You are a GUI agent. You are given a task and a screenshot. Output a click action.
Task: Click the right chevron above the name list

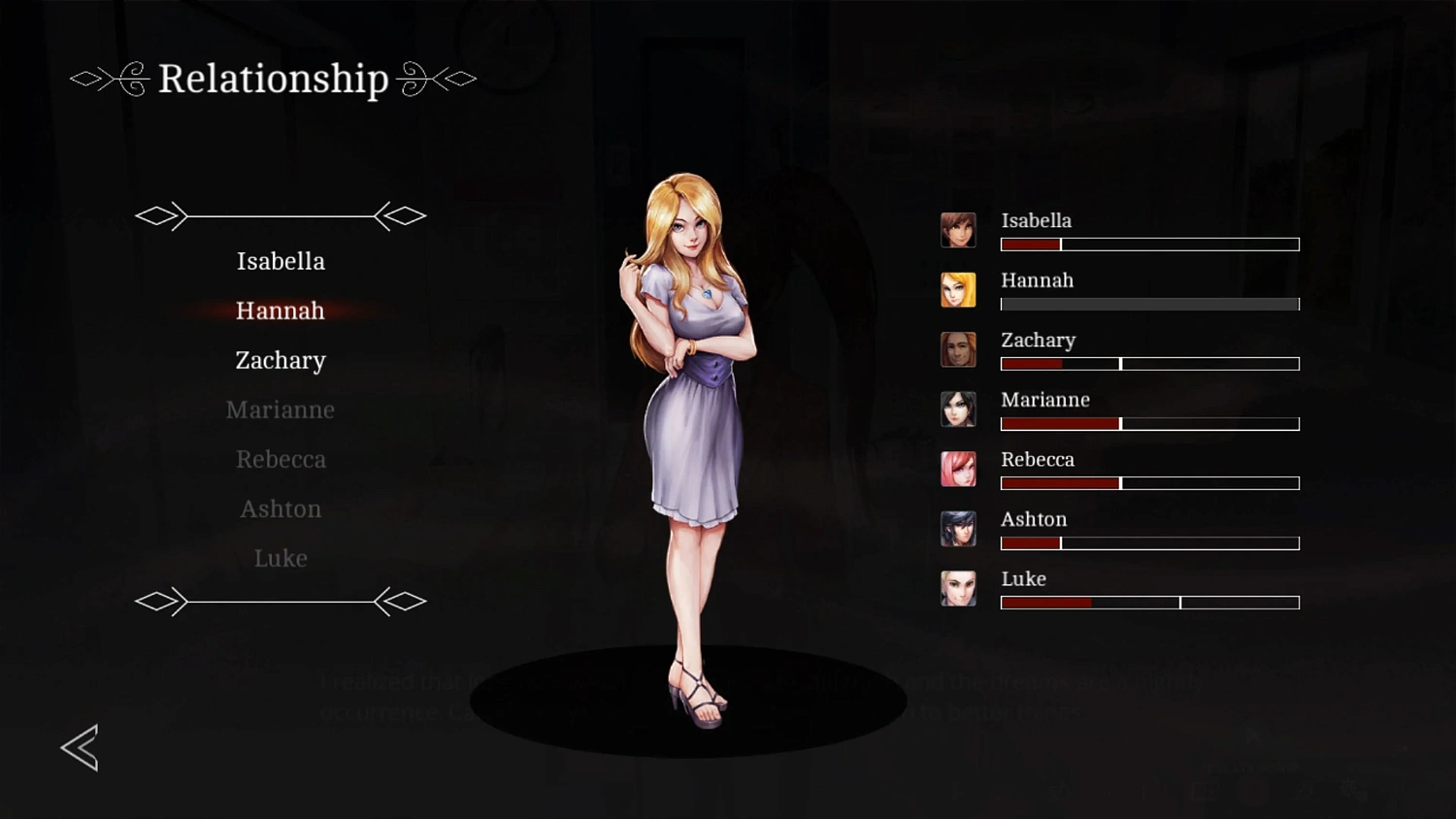pos(401,215)
